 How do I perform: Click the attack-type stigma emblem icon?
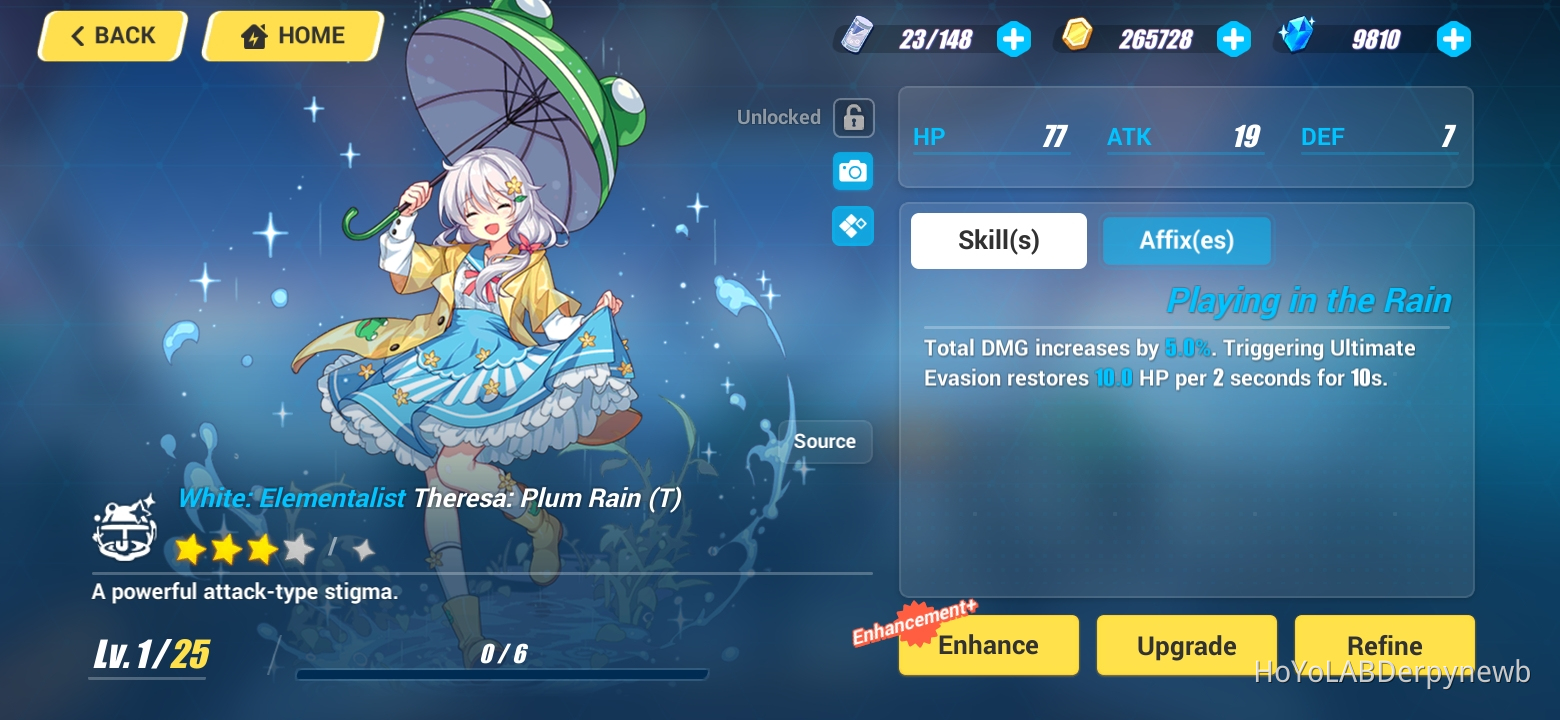tap(124, 531)
